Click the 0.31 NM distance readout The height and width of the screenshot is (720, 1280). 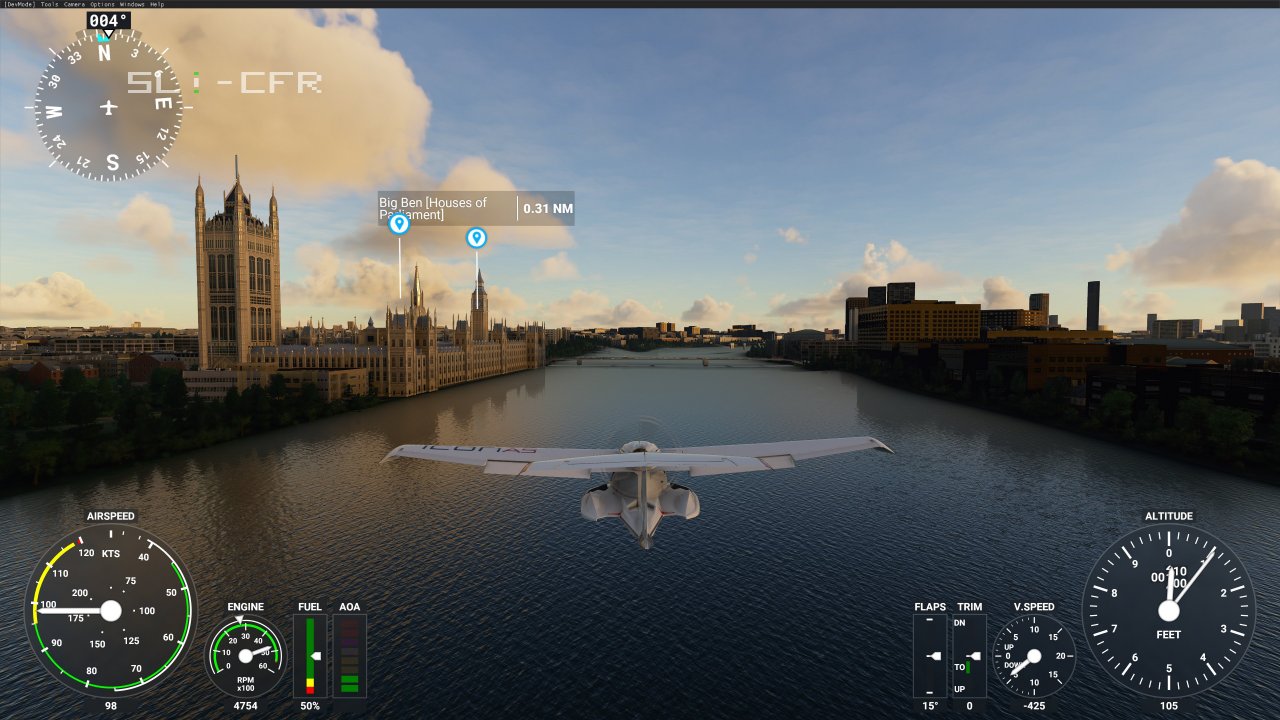pos(546,209)
